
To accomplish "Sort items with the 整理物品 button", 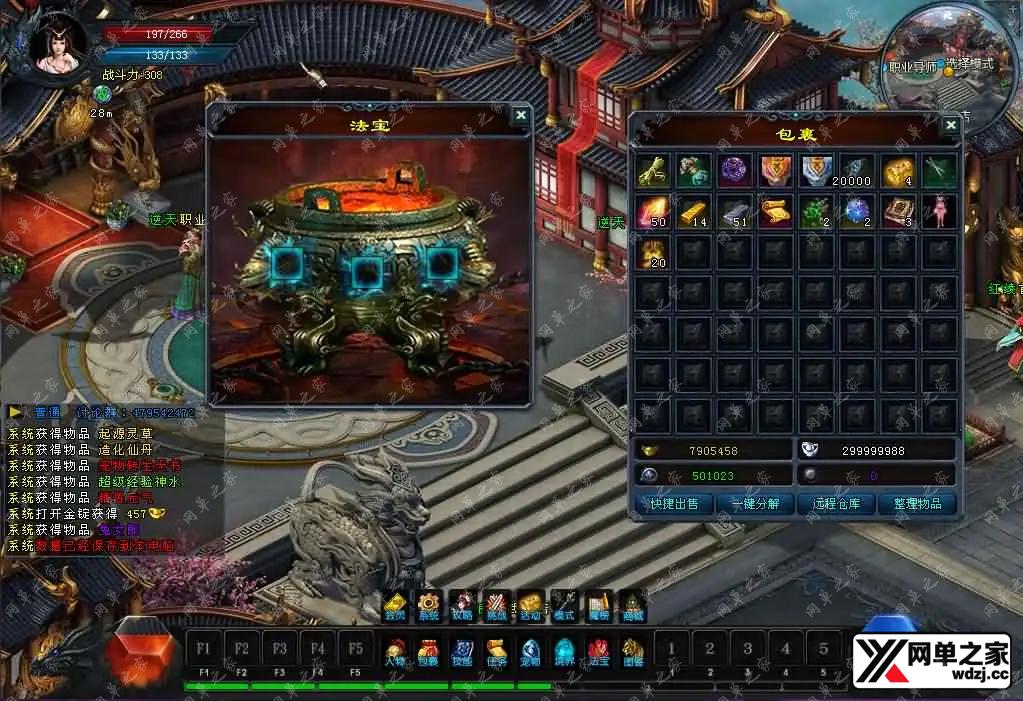I will pyautogui.click(x=917, y=503).
